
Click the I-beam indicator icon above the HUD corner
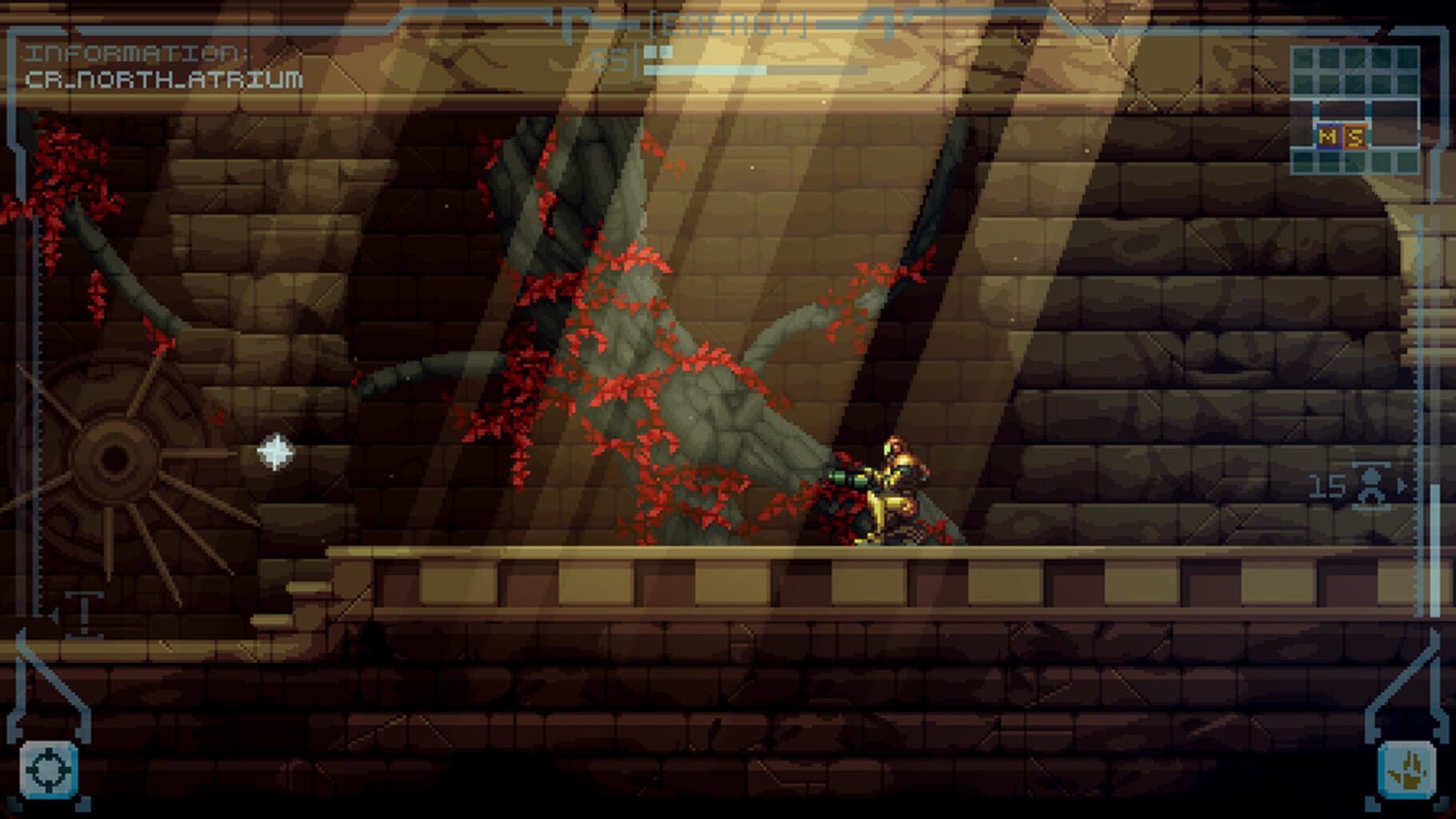point(83,613)
